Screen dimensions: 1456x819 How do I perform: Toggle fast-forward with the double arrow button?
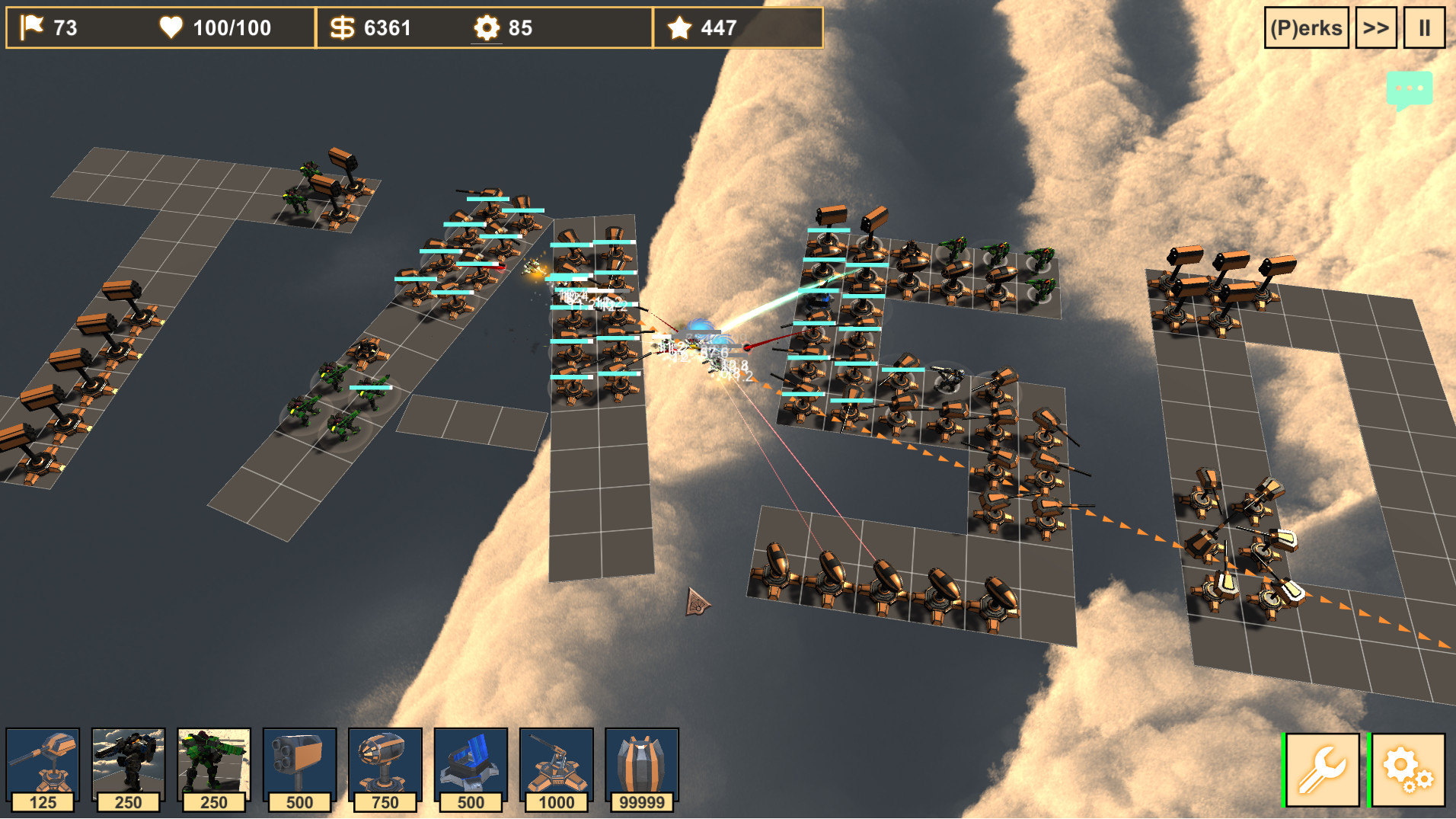coord(1375,28)
